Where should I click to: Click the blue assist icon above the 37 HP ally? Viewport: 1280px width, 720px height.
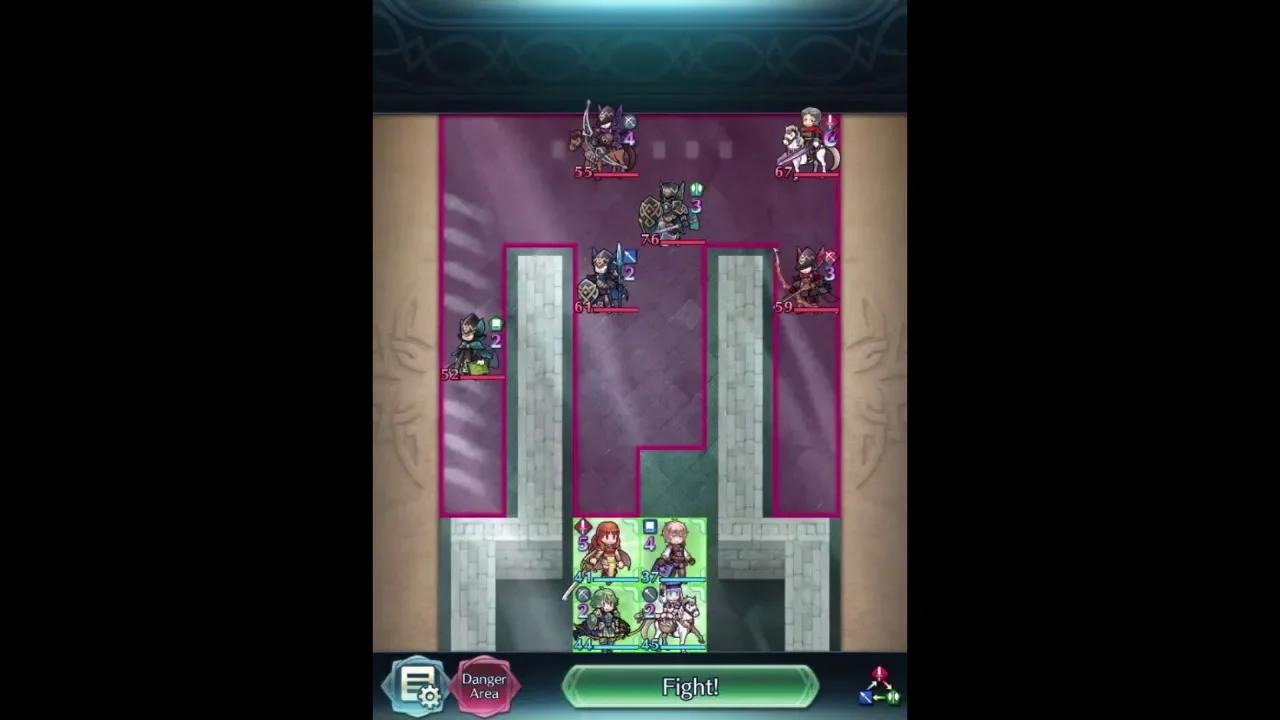tap(649, 525)
